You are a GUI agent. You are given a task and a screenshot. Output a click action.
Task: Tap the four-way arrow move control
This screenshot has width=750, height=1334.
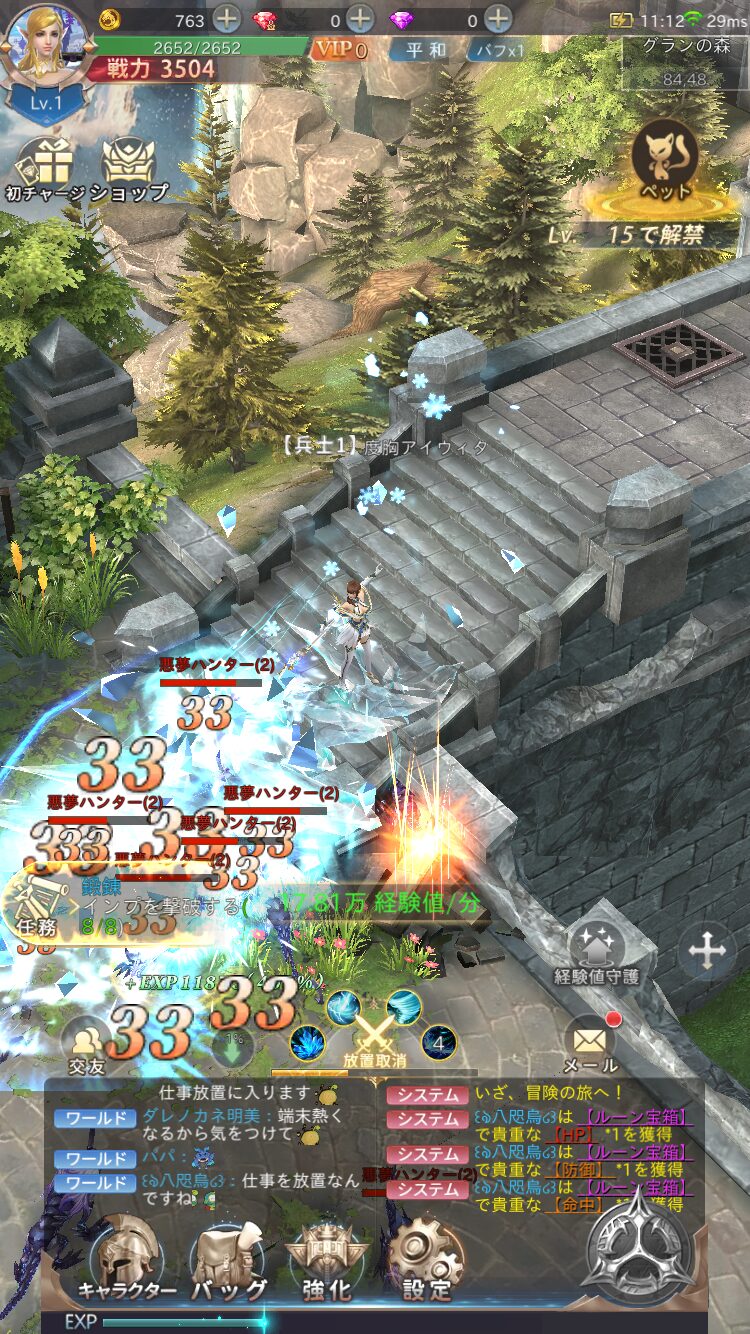(x=706, y=950)
